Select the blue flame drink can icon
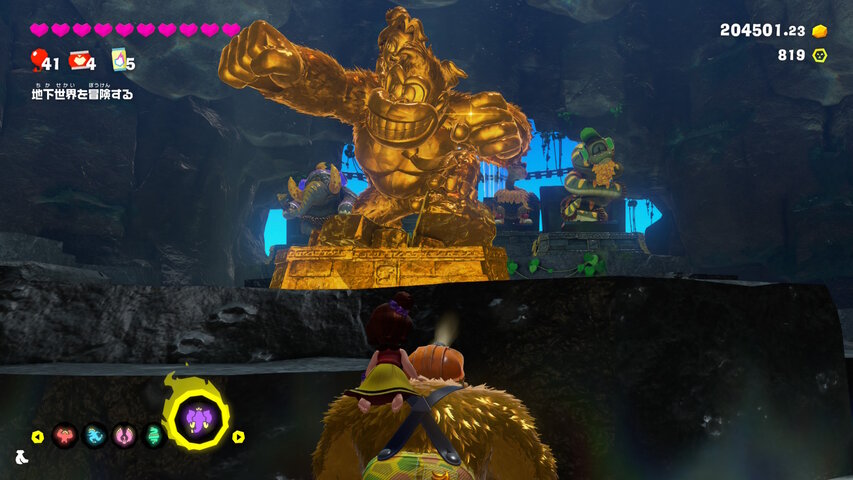 [119, 60]
